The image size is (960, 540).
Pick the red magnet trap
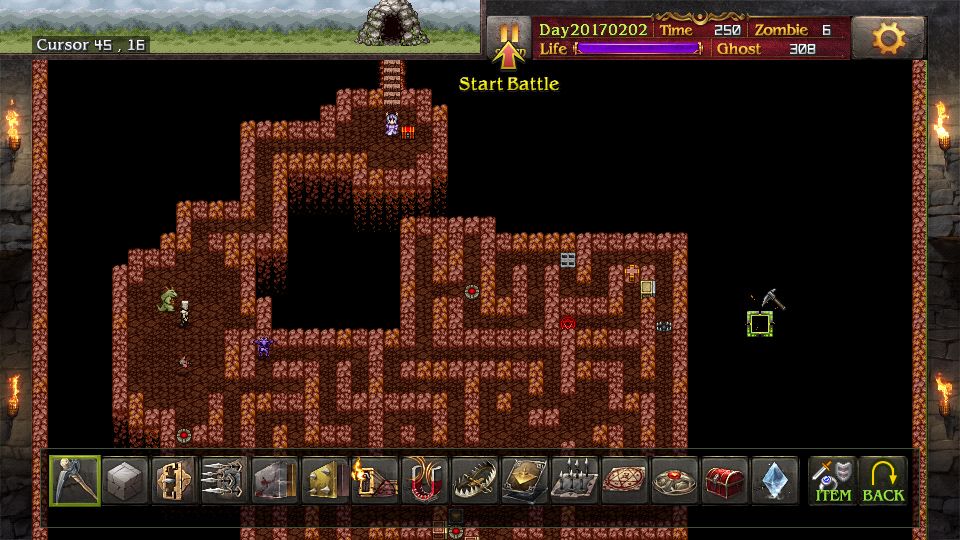[426, 481]
